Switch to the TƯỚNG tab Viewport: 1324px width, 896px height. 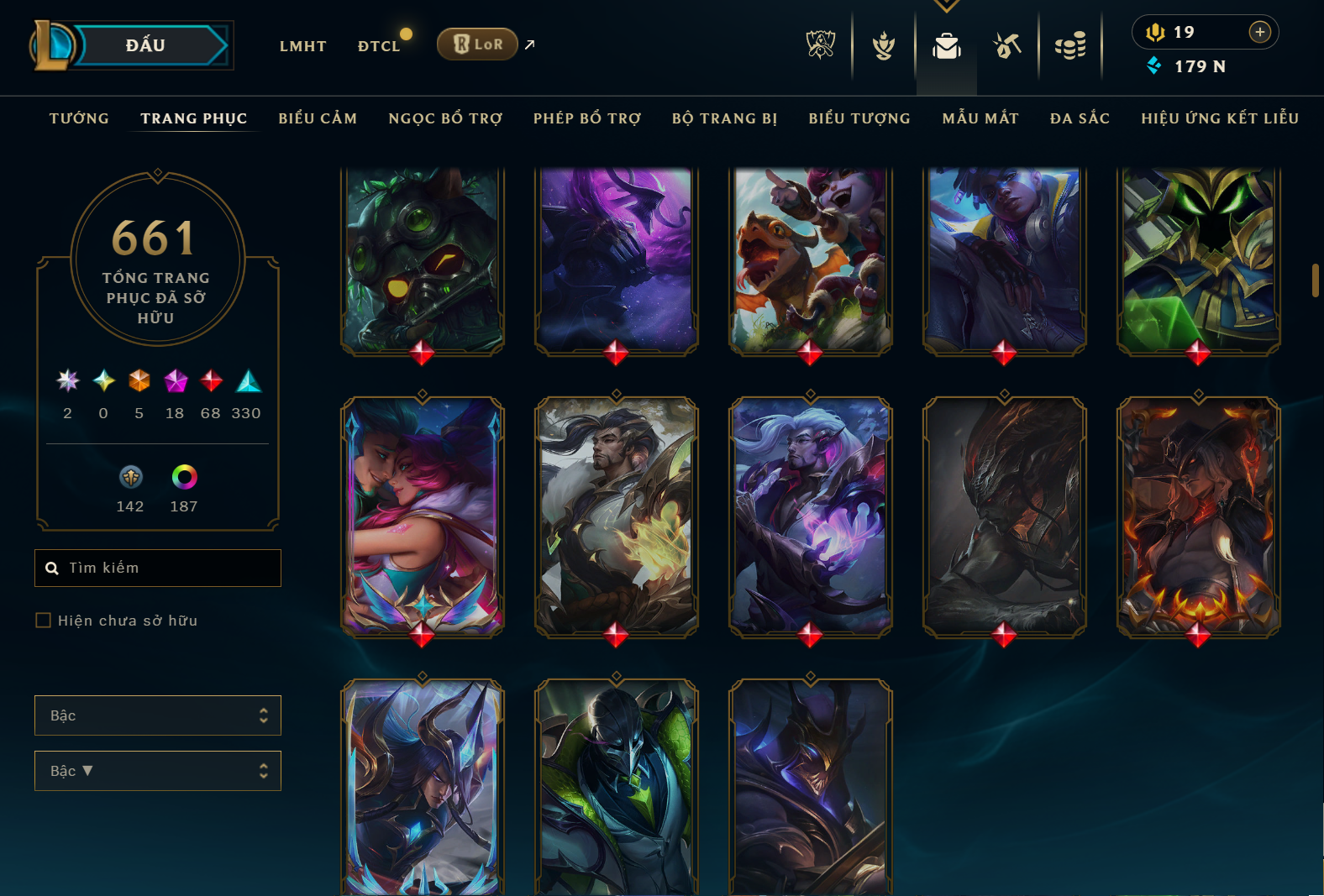[x=79, y=118]
